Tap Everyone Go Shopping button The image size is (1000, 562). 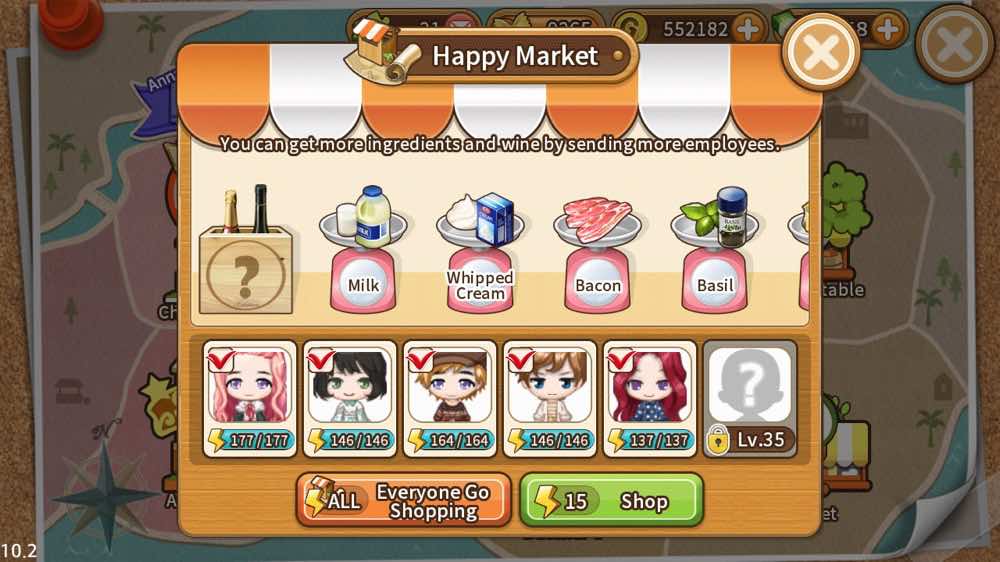[x=404, y=500]
